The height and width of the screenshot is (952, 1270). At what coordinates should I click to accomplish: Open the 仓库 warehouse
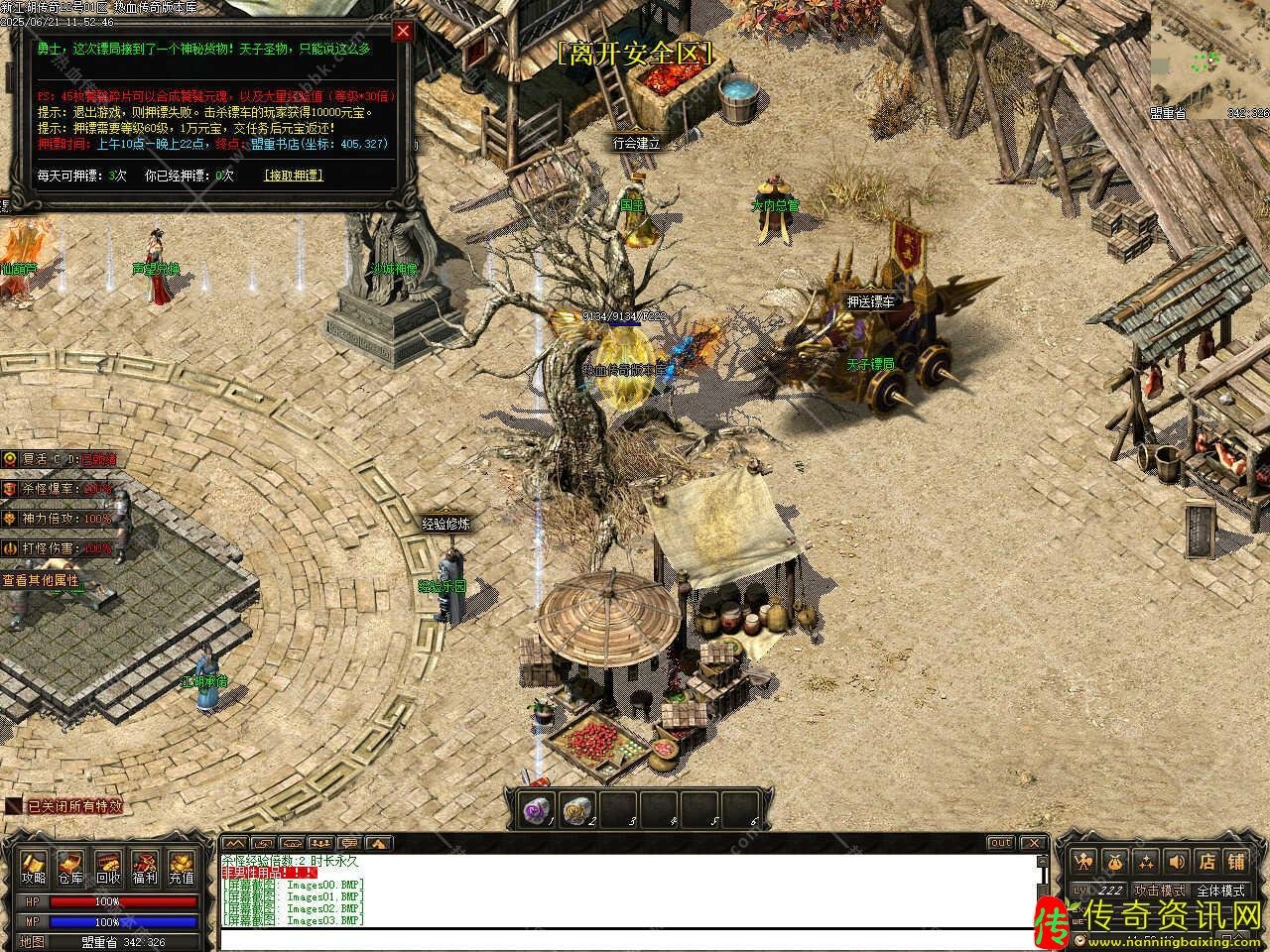[x=70, y=868]
